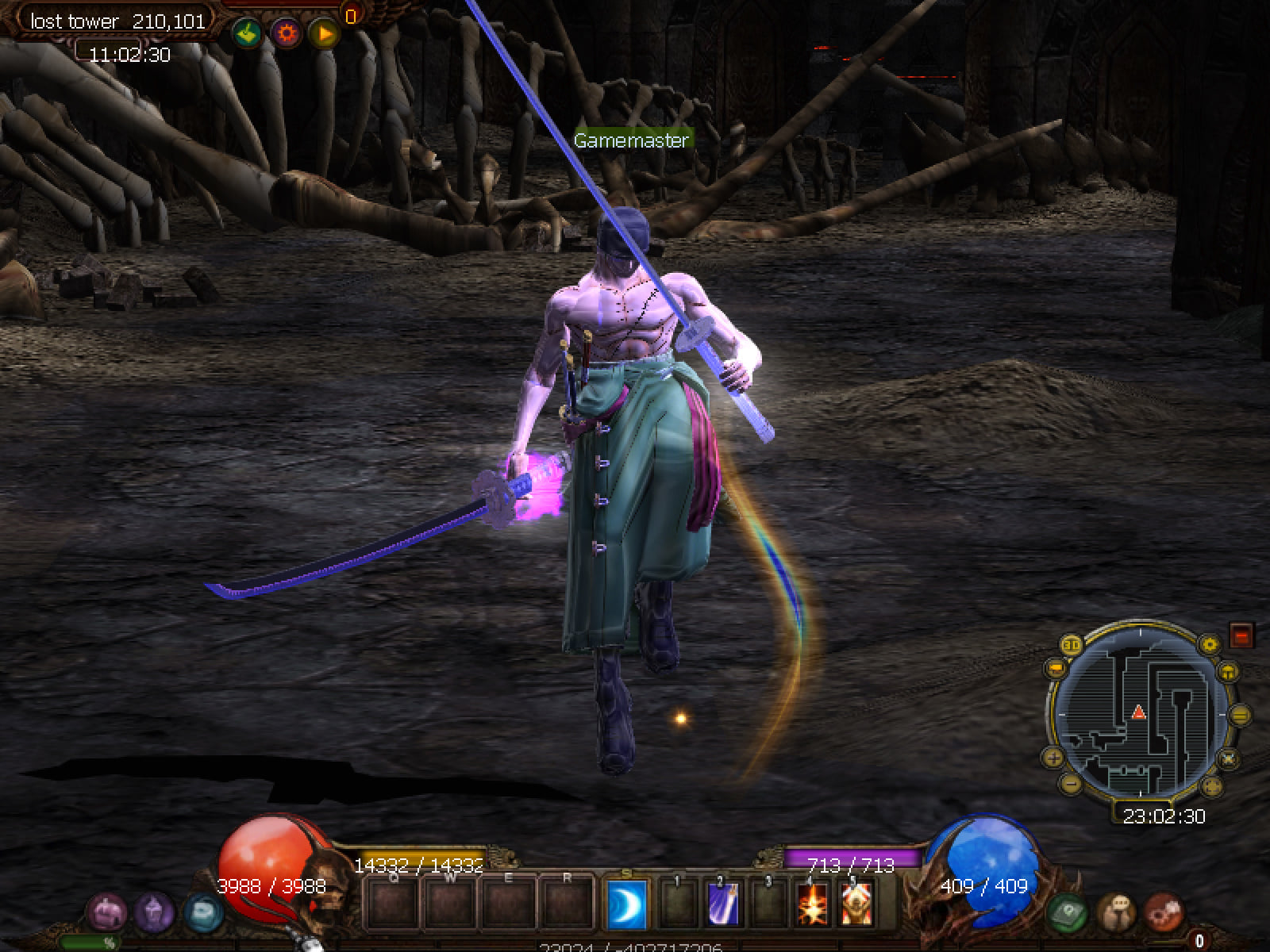Zoom out the minimap with minus button
The width and height of the screenshot is (1270, 952).
(1070, 784)
